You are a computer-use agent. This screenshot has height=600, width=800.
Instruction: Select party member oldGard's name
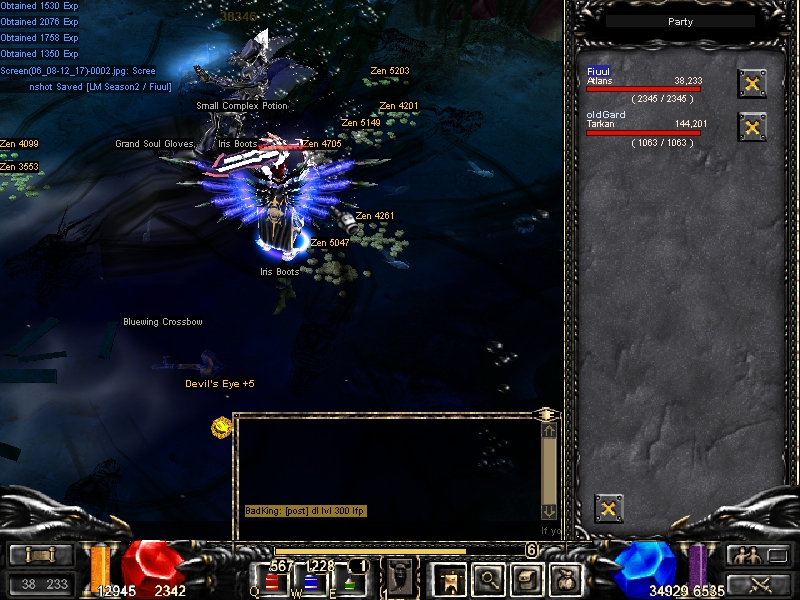(x=606, y=115)
